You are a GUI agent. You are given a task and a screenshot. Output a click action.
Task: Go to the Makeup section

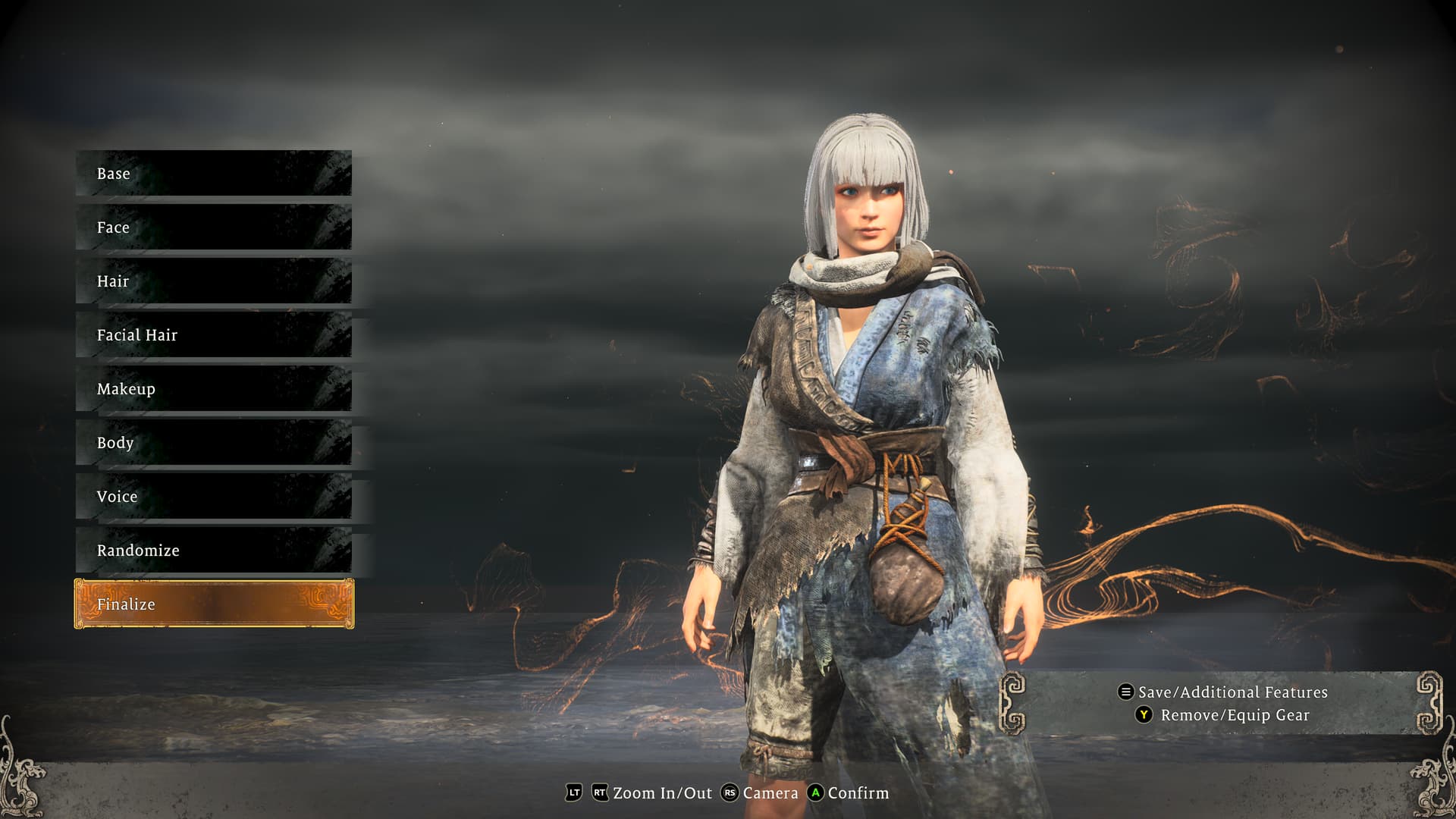[x=213, y=389]
